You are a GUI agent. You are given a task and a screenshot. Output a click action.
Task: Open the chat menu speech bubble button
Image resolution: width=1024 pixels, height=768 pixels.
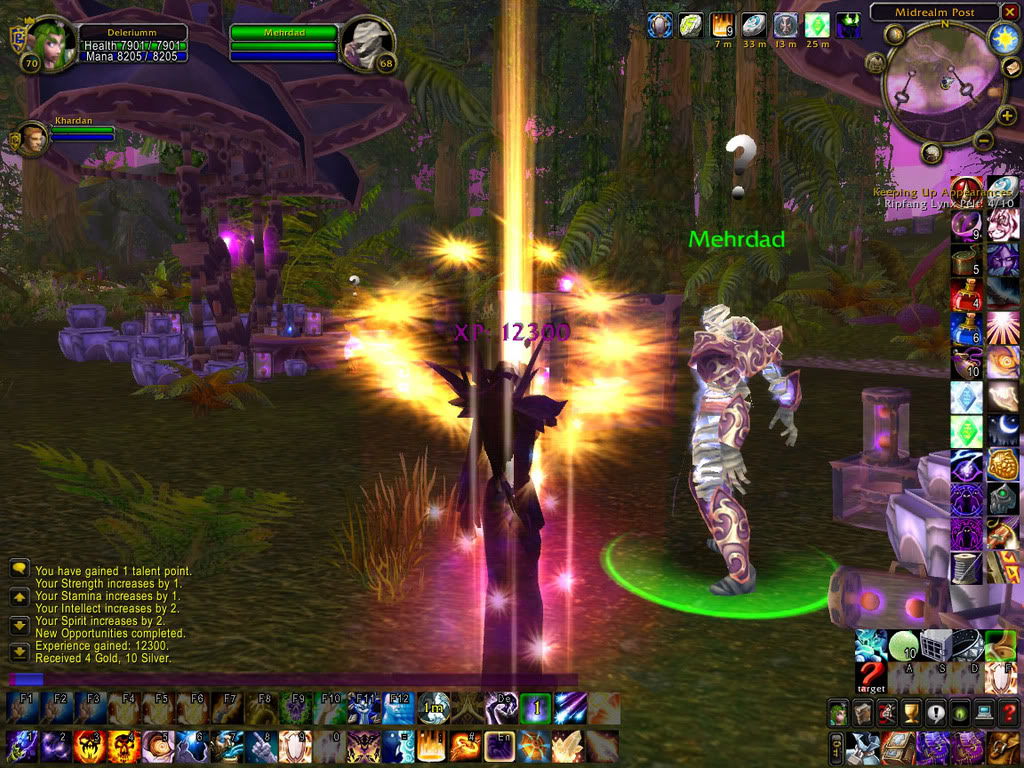tap(19, 568)
